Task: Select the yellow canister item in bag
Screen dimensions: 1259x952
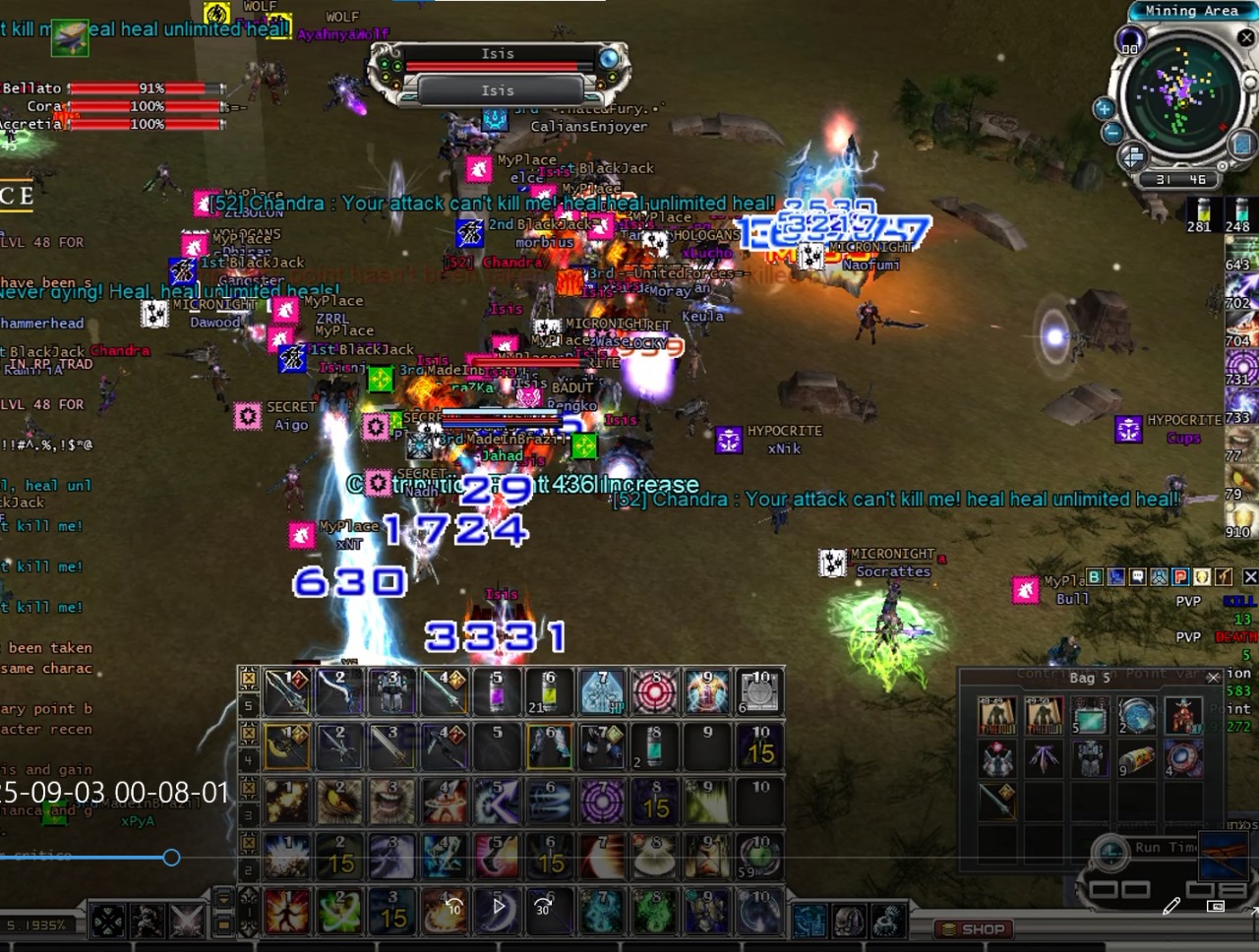Action: pos(1137,760)
